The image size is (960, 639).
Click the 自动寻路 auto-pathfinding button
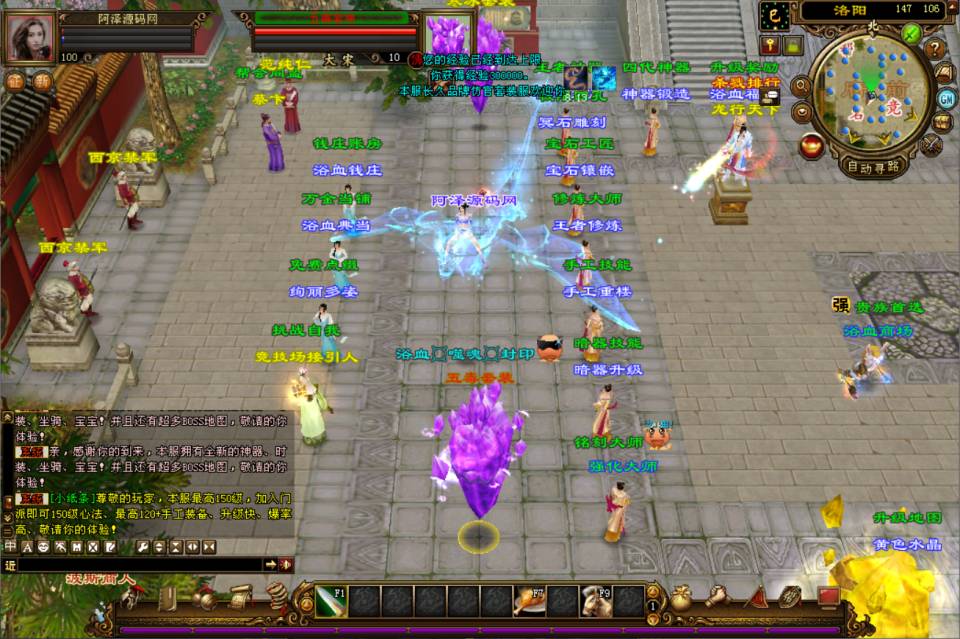872,166
